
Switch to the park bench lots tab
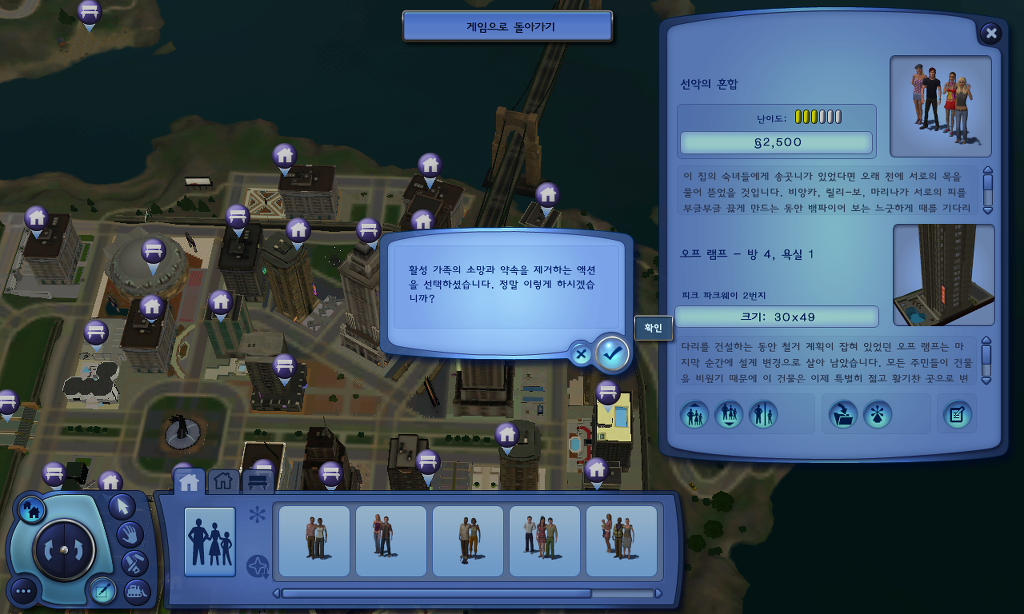[257, 482]
